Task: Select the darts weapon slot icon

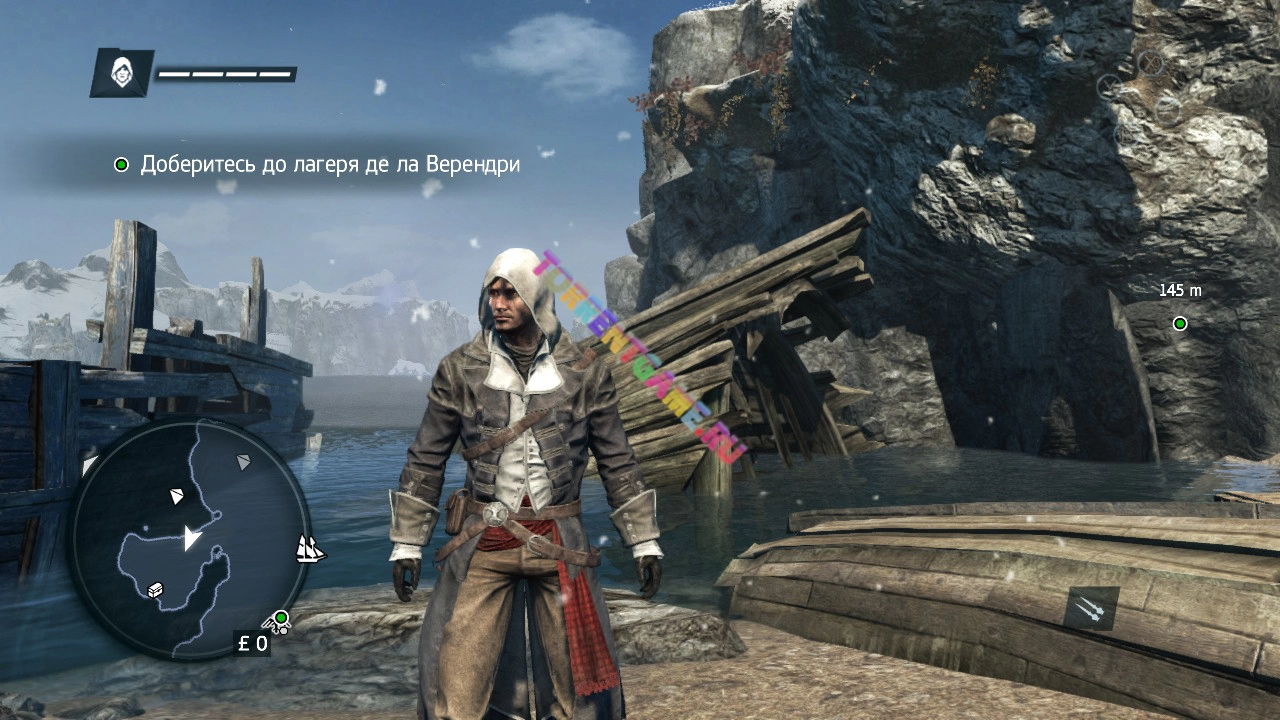Action: [x=1091, y=608]
